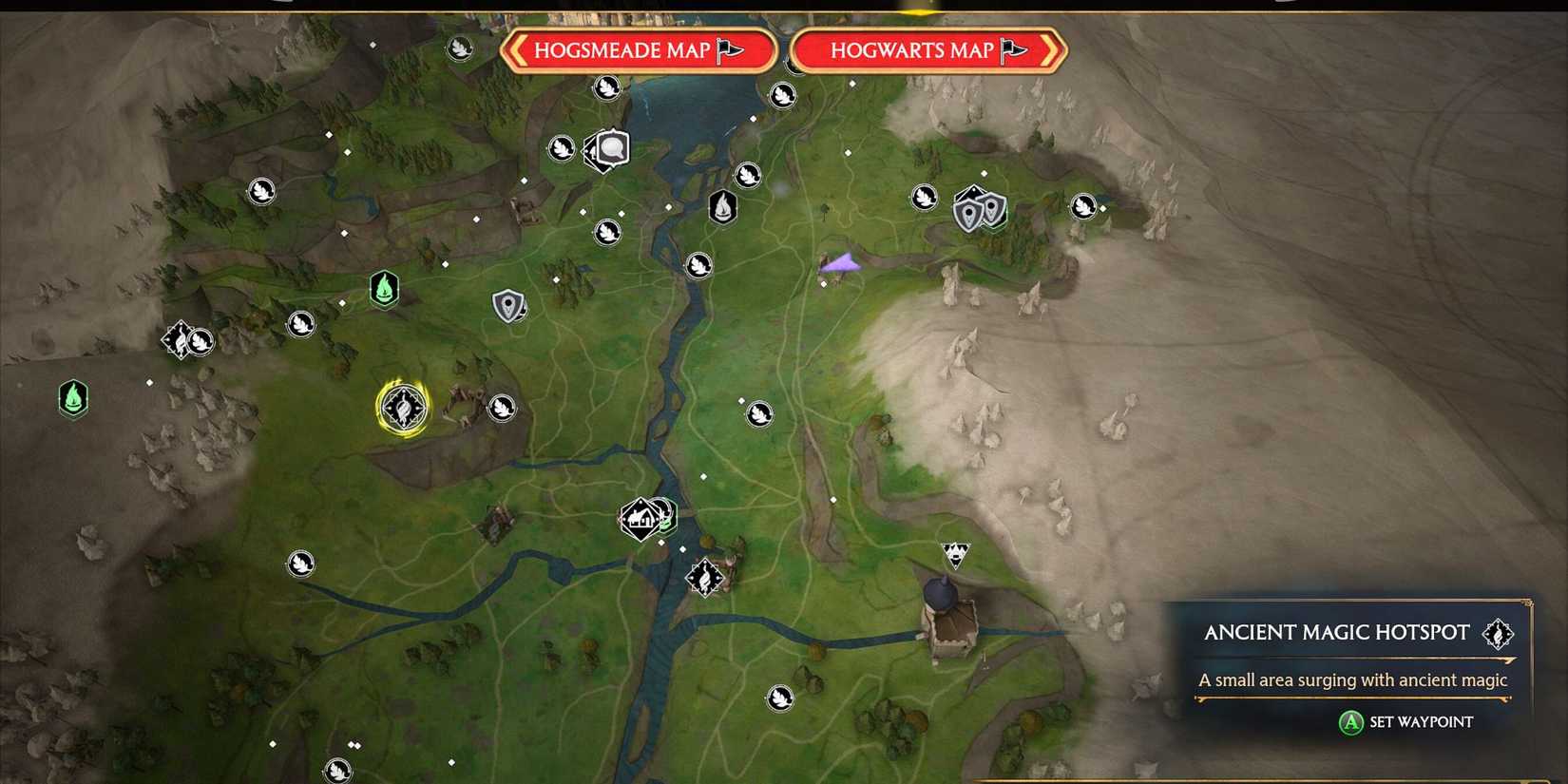1568x784 pixels.
Task: Select the highlighted Ancient Magic Hotspot marker
Action: tap(405, 406)
